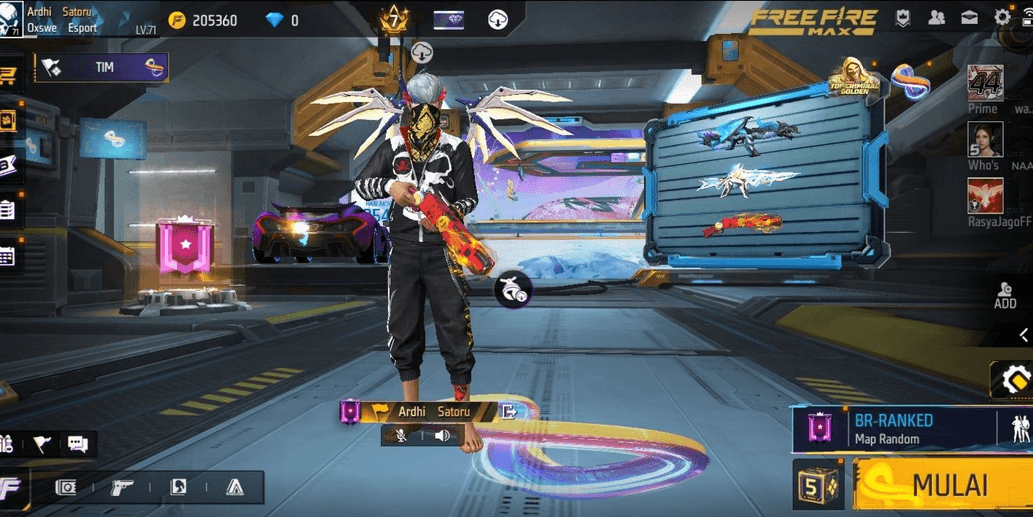The image size is (1033, 517).
Task: Open the rank 7 crown badge
Action: click(394, 20)
